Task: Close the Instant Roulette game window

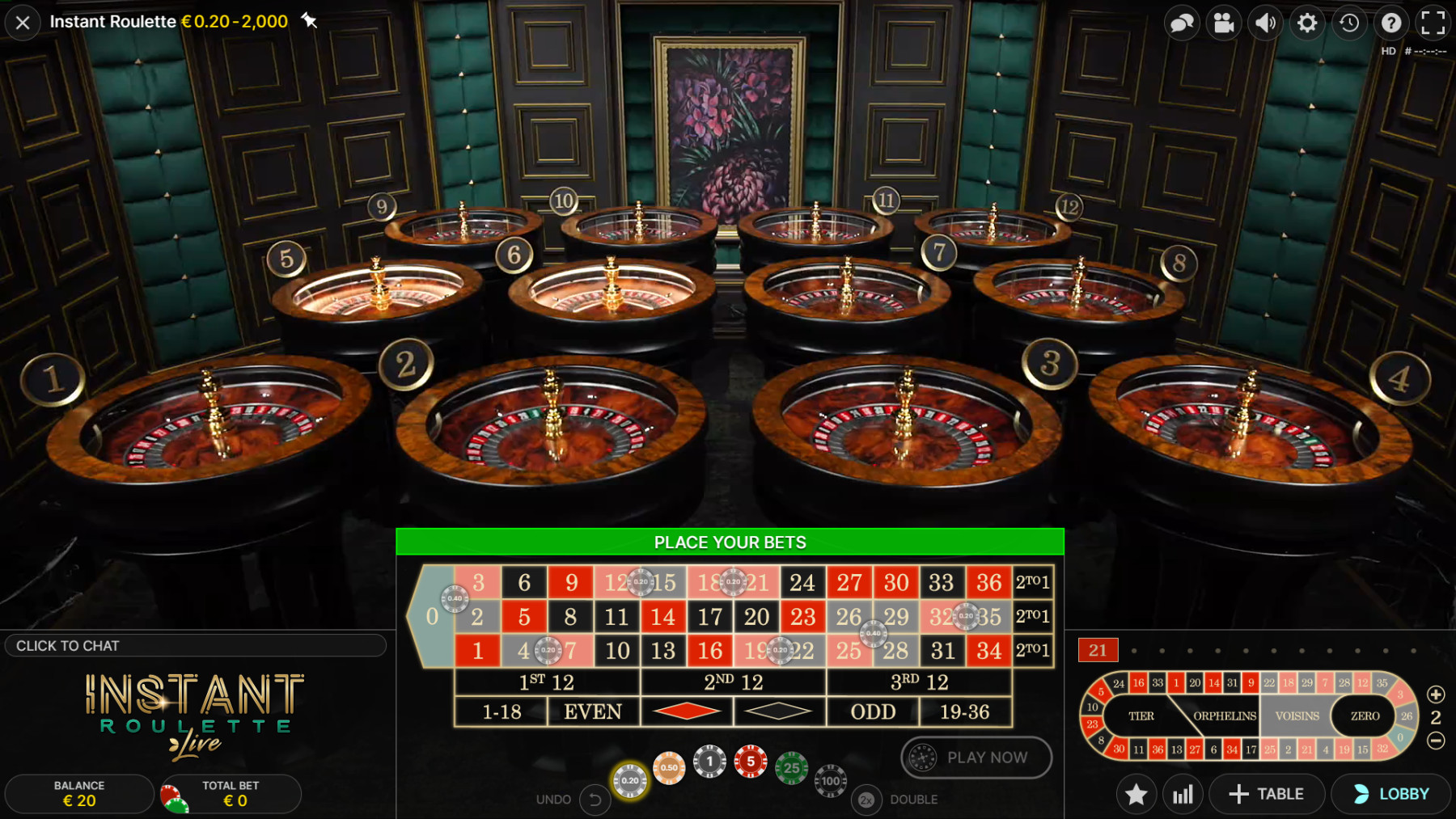Action: coord(23,23)
